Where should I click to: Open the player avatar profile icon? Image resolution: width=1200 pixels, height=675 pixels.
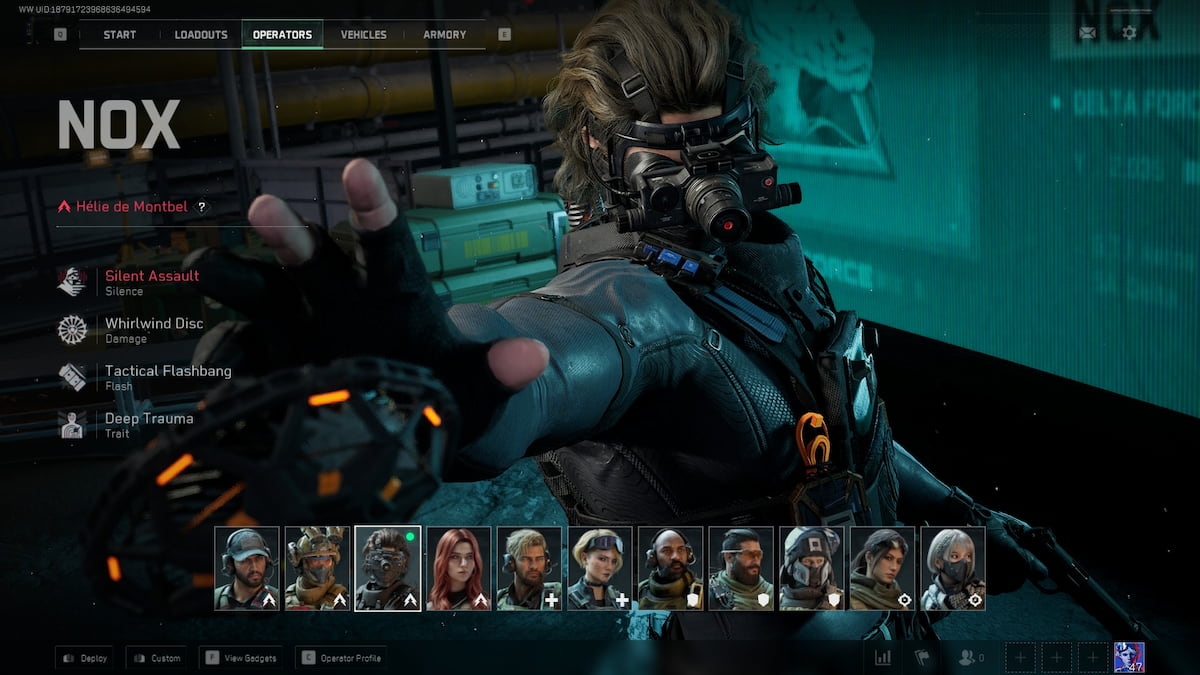1129,657
